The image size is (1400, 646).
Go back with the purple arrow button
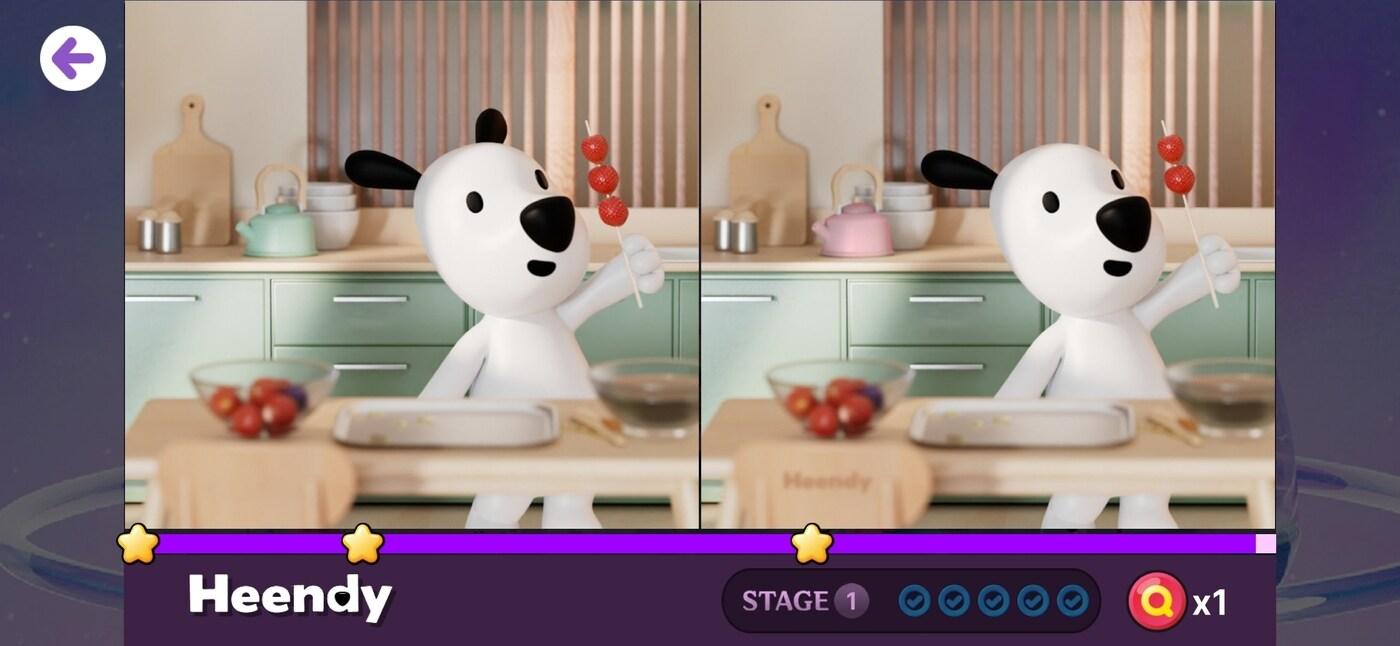click(x=73, y=59)
